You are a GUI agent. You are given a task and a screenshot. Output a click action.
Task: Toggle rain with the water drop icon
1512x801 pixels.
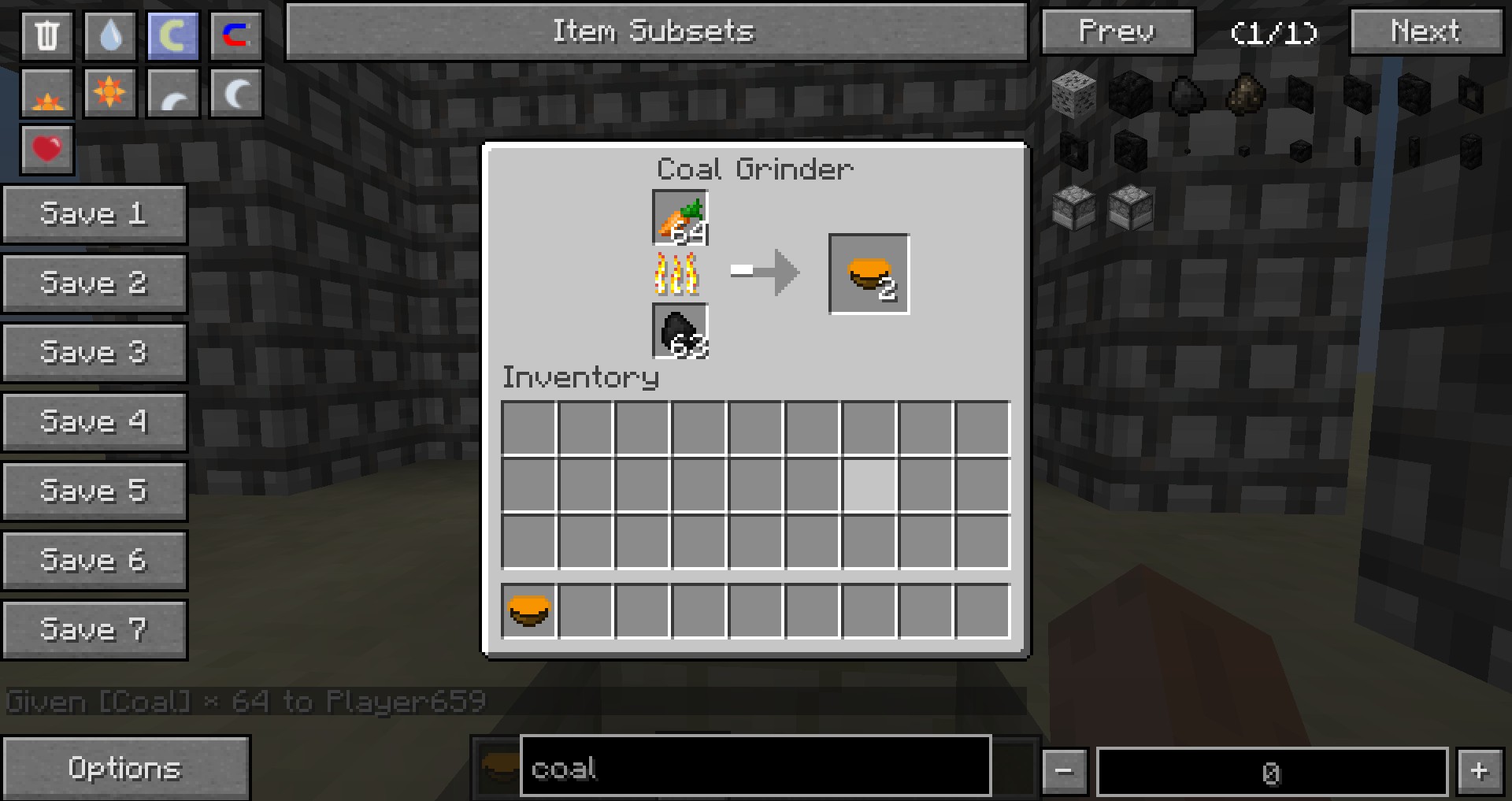(110, 35)
